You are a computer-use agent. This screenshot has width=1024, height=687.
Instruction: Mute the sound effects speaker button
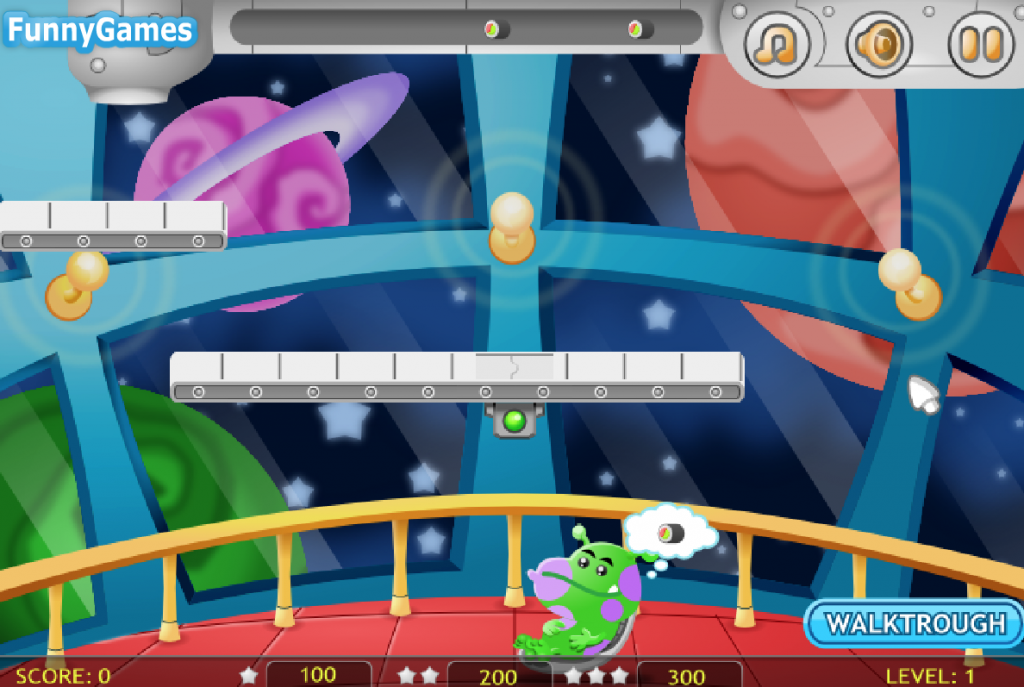tap(880, 42)
